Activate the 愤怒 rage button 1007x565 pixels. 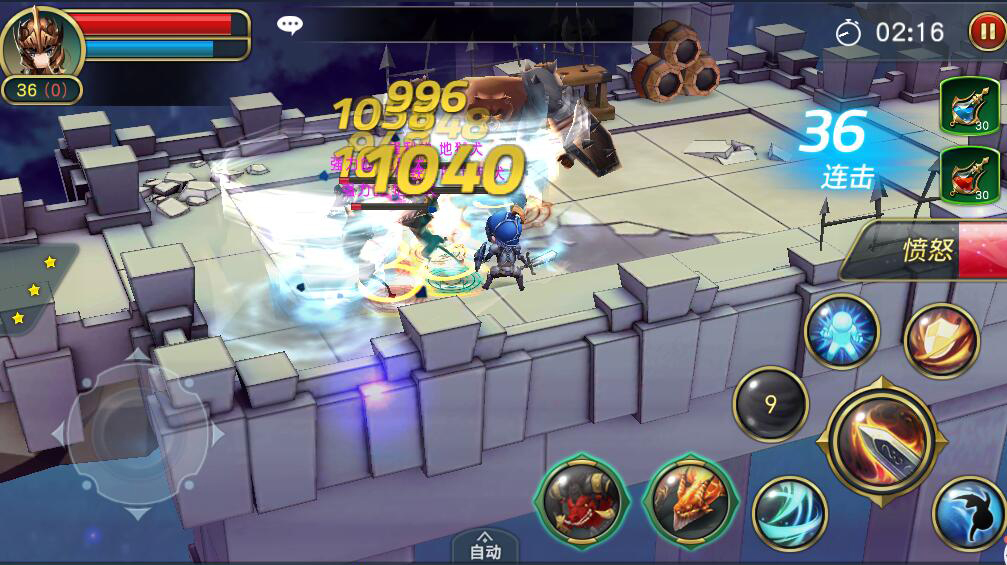coord(927,250)
